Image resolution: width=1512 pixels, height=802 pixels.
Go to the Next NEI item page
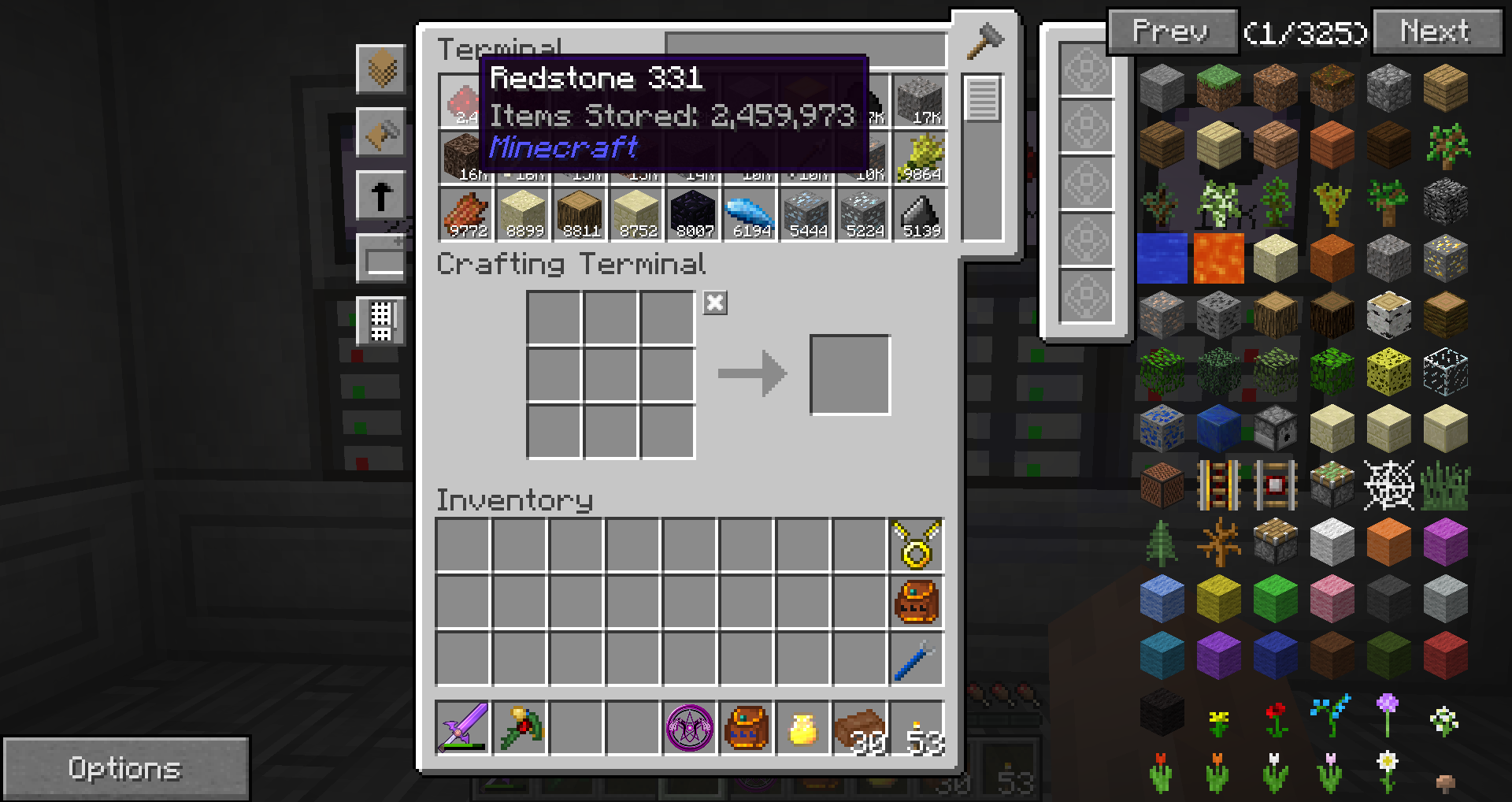pyautogui.click(x=1436, y=32)
